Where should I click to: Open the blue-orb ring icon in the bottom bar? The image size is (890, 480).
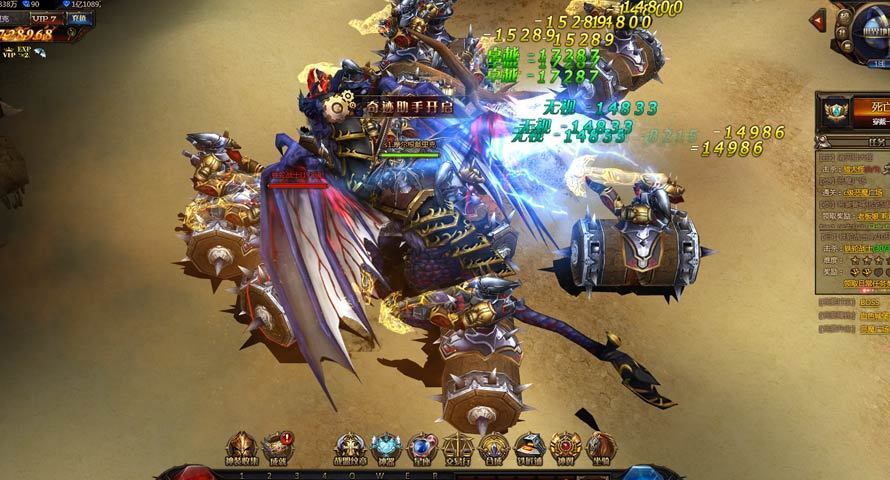pyautogui.click(x=422, y=446)
